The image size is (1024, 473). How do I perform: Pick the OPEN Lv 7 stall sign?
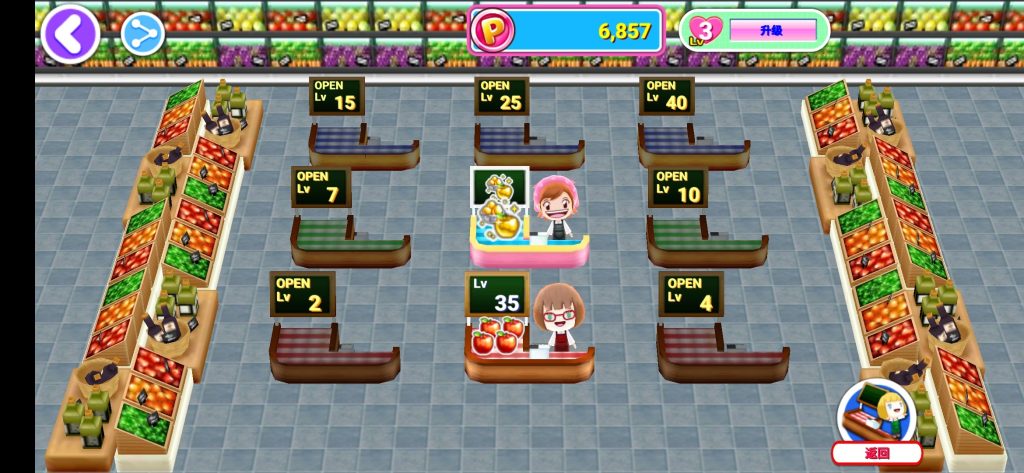[x=320, y=187]
